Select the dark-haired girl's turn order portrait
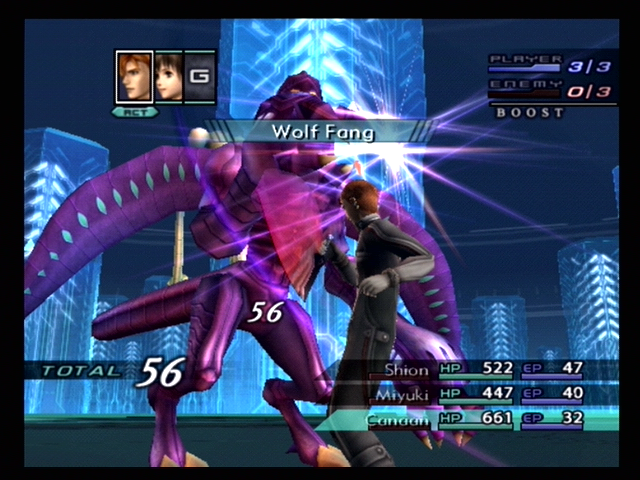 tap(168, 77)
